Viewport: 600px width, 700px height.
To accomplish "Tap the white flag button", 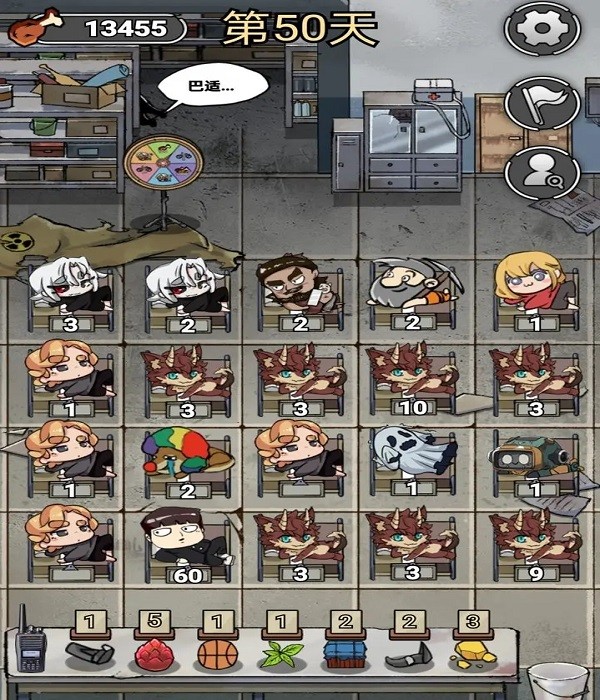I will [x=543, y=101].
